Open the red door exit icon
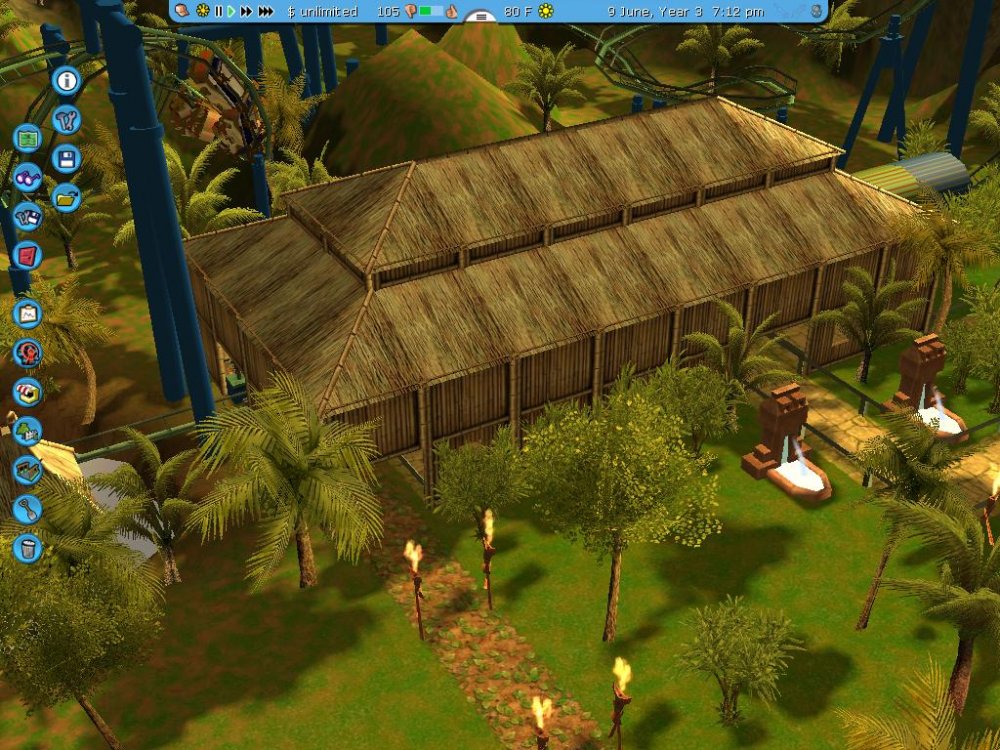This screenshot has height=750, width=1000. pos(28,255)
